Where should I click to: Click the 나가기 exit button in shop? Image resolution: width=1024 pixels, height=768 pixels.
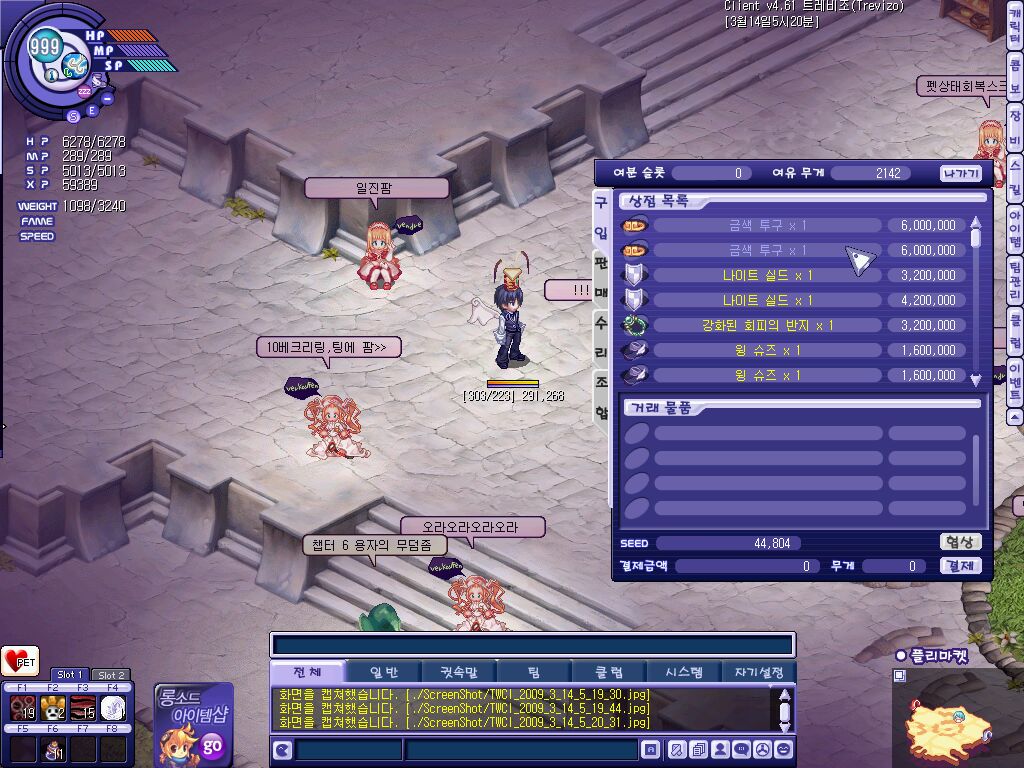(961, 173)
